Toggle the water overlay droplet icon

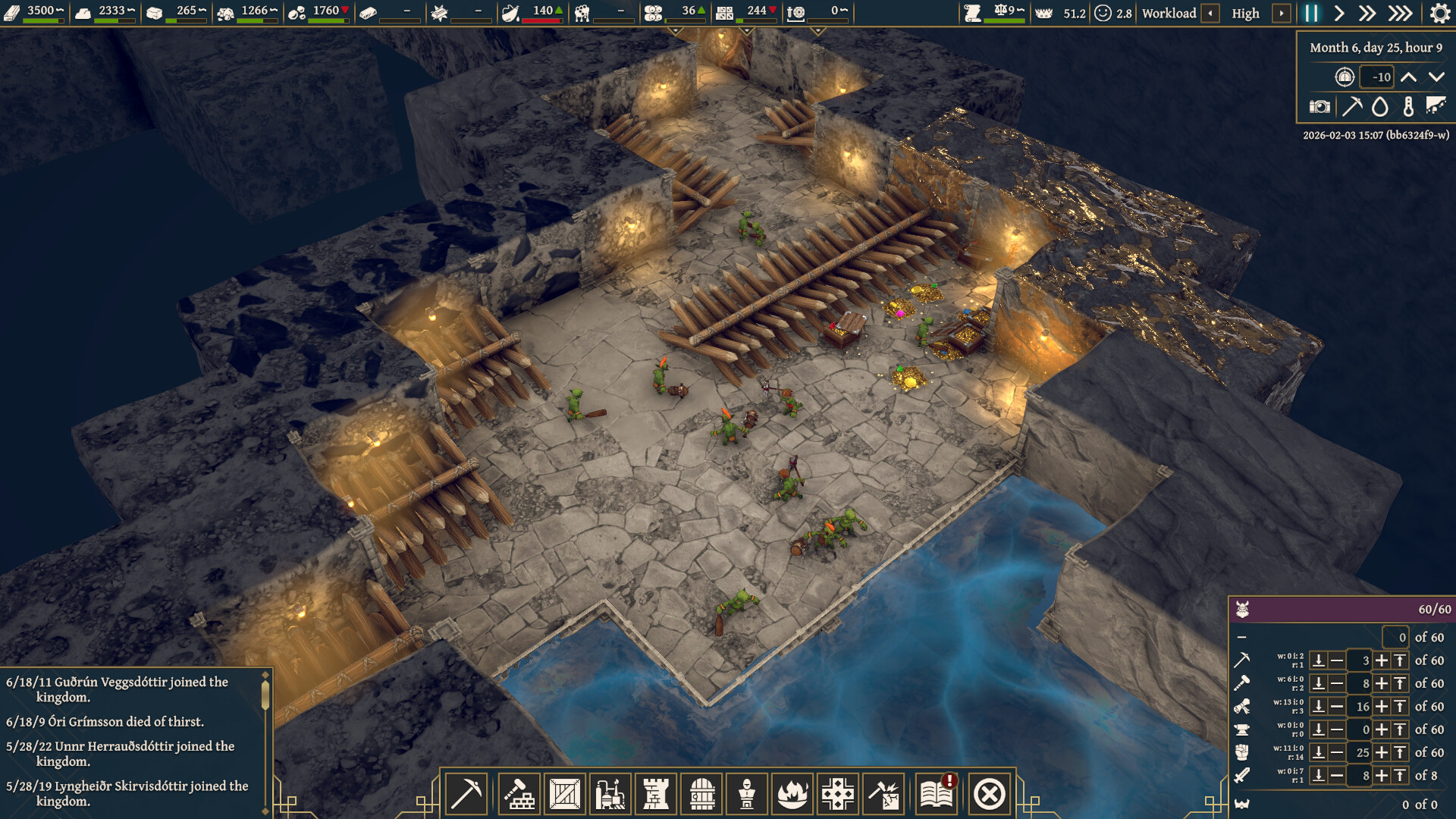point(1379,106)
